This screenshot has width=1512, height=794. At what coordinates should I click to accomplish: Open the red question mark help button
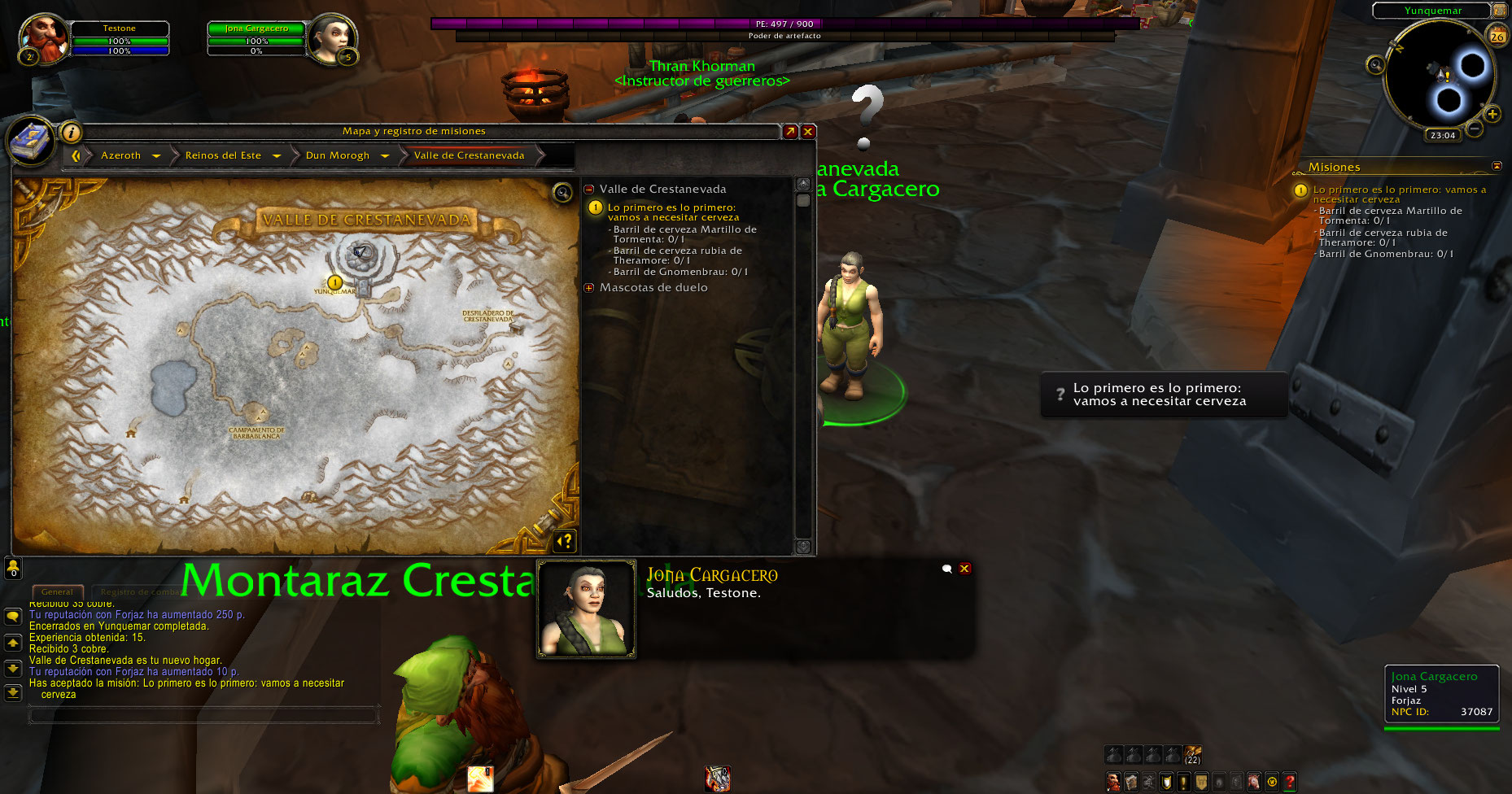1290,782
